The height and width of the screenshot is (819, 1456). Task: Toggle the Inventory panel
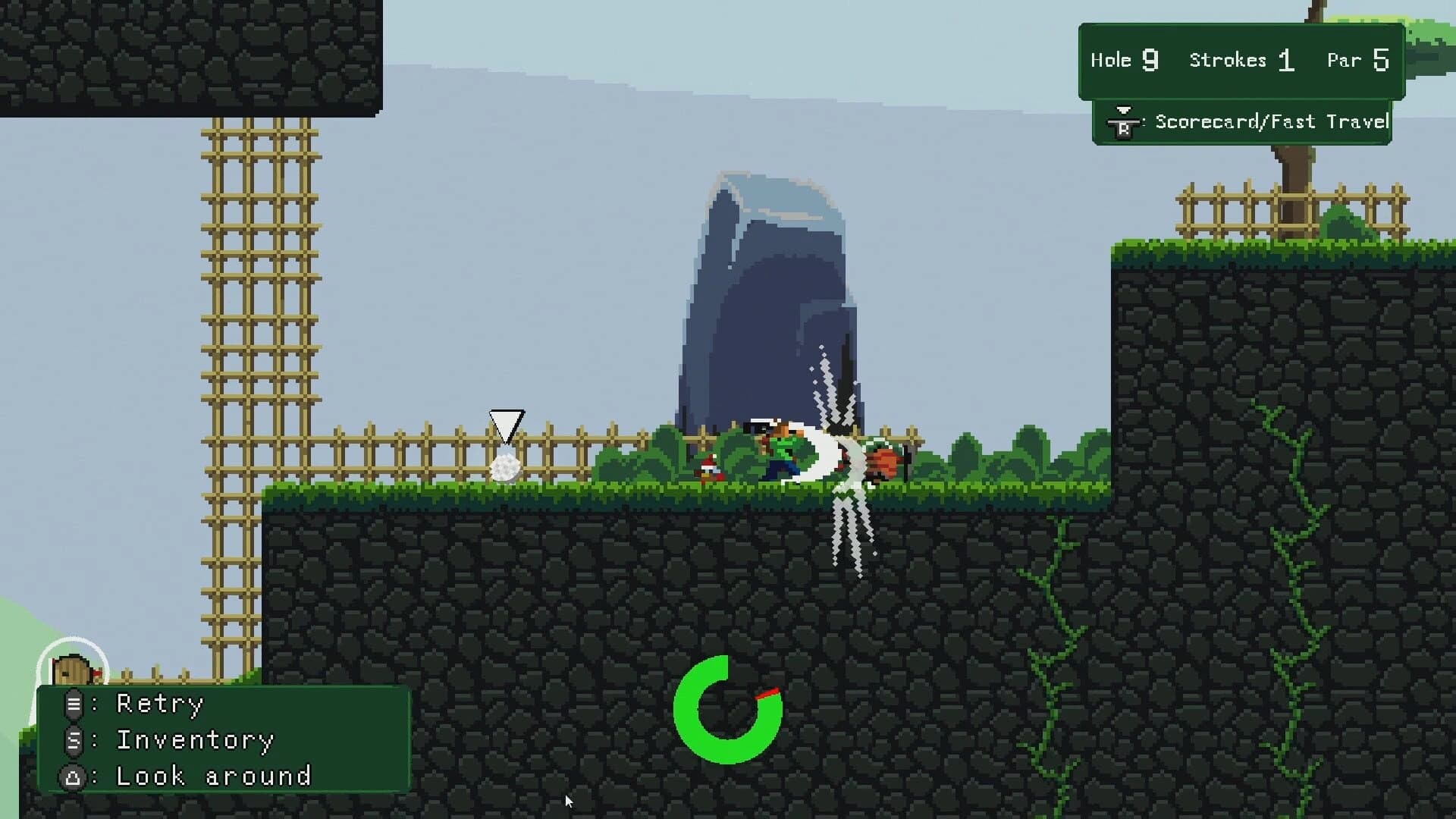point(195,740)
